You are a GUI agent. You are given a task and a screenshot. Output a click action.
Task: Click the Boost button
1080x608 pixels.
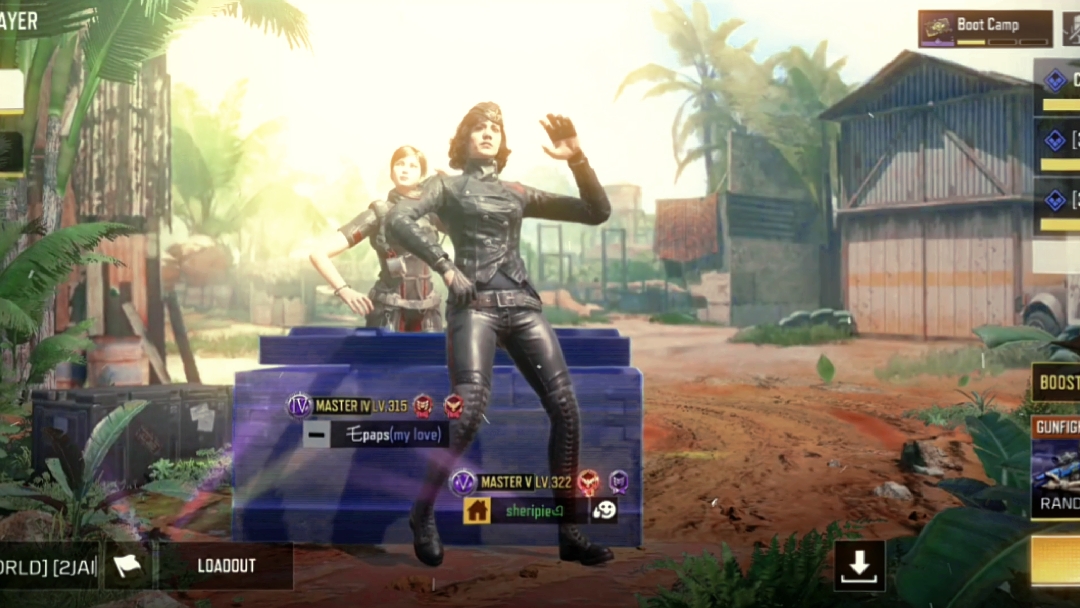[x=1057, y=382]
